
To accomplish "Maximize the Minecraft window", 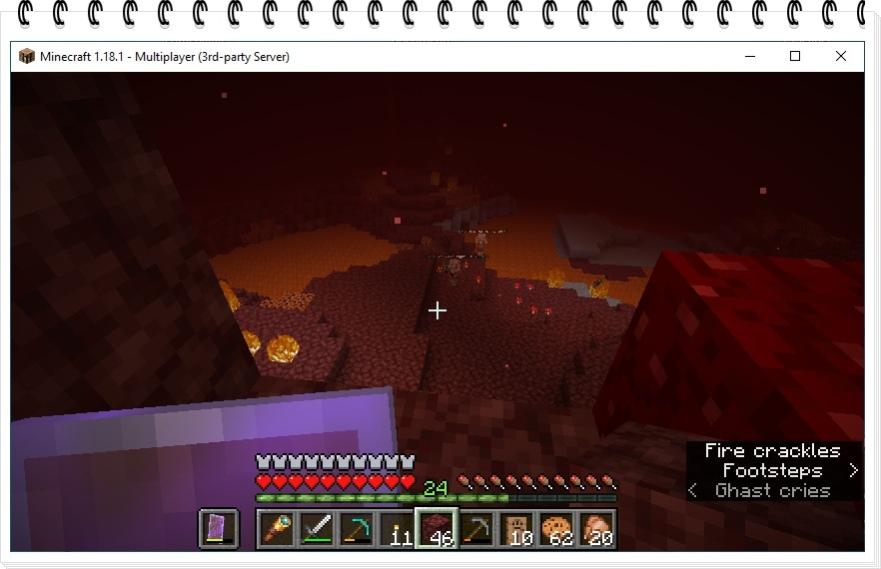I will [x=795, y=56].
